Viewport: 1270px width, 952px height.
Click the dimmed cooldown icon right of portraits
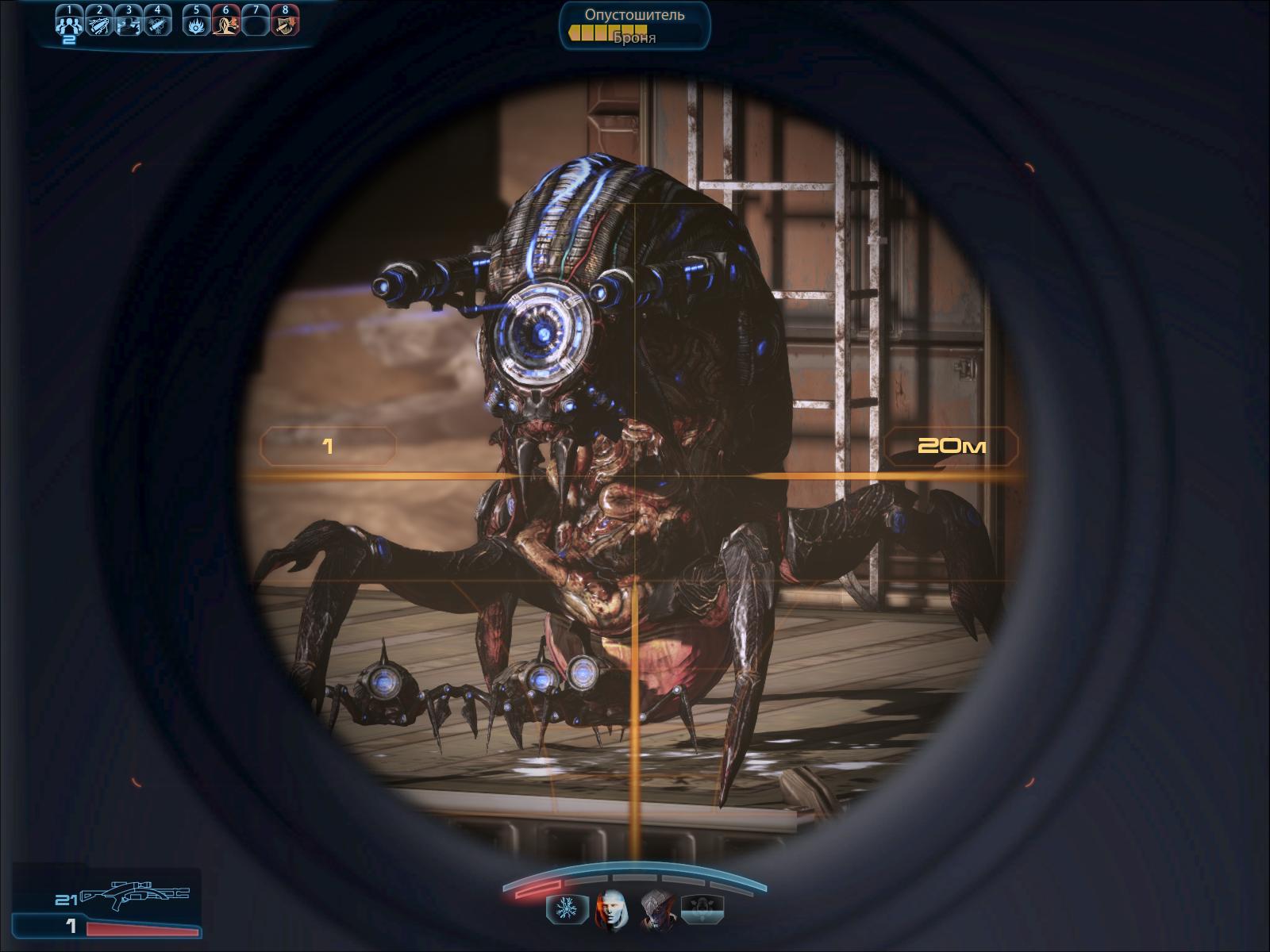pos(702,909)
